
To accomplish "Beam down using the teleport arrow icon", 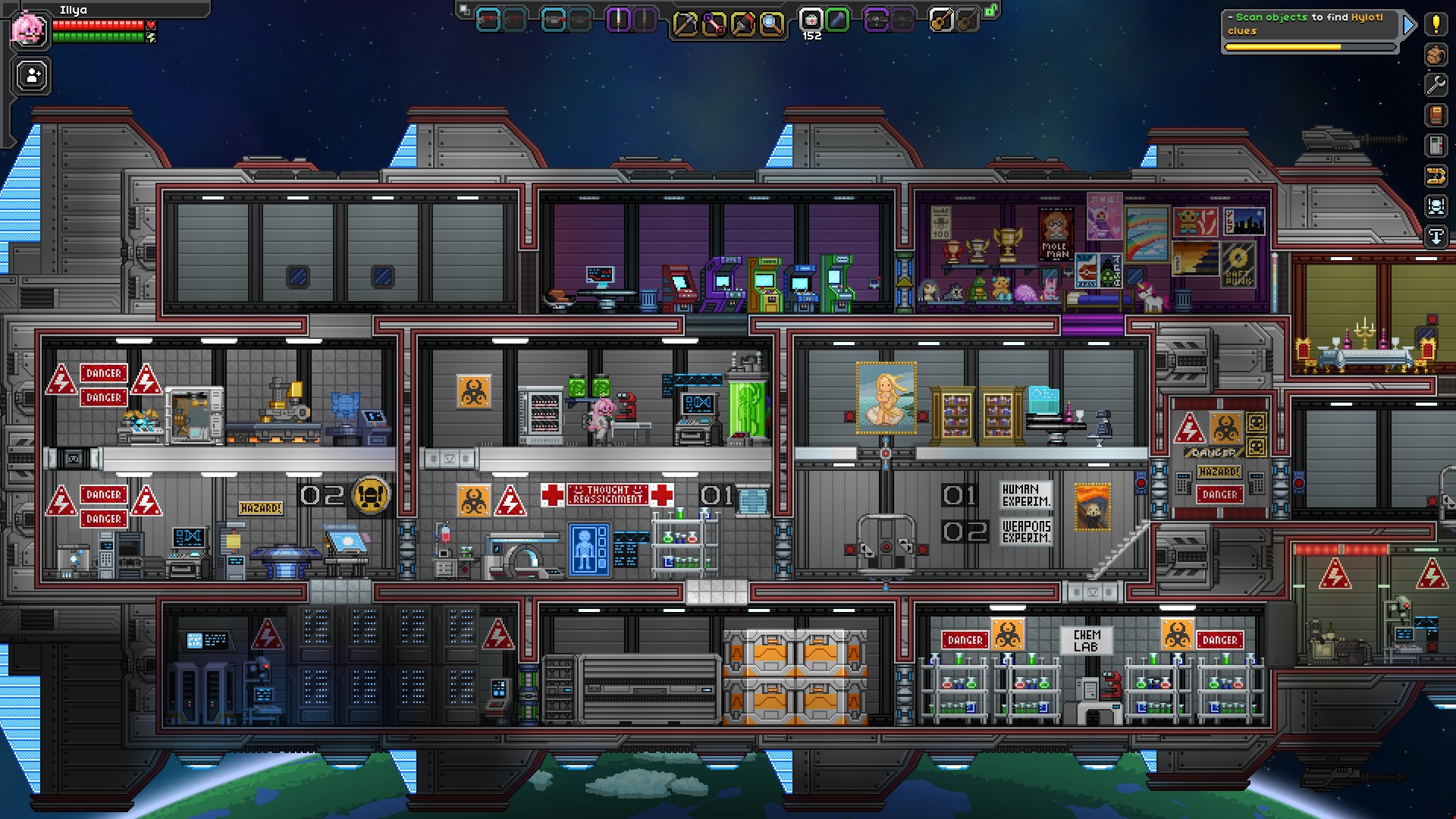I will pyautogui.click(x=1436, y=234).
